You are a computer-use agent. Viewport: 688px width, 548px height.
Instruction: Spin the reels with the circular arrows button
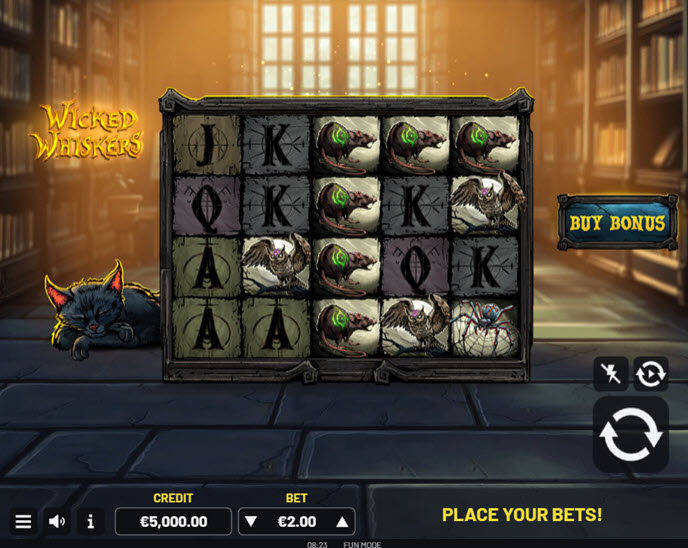[x=630, y=434]
